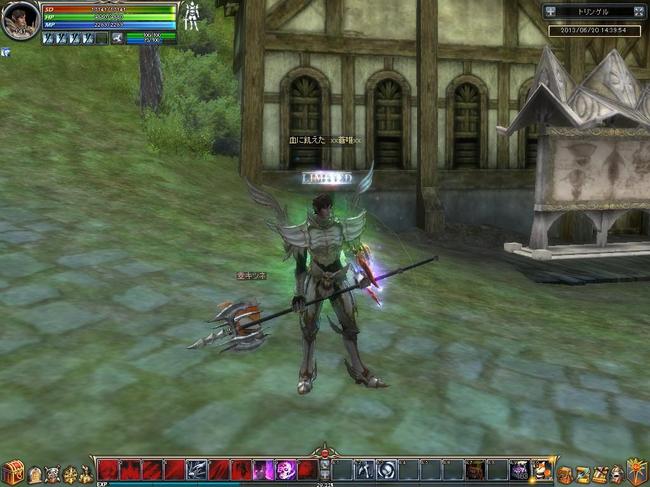Open the golden shield crest menu
650x487 pixels.
[x=636, y=470]
